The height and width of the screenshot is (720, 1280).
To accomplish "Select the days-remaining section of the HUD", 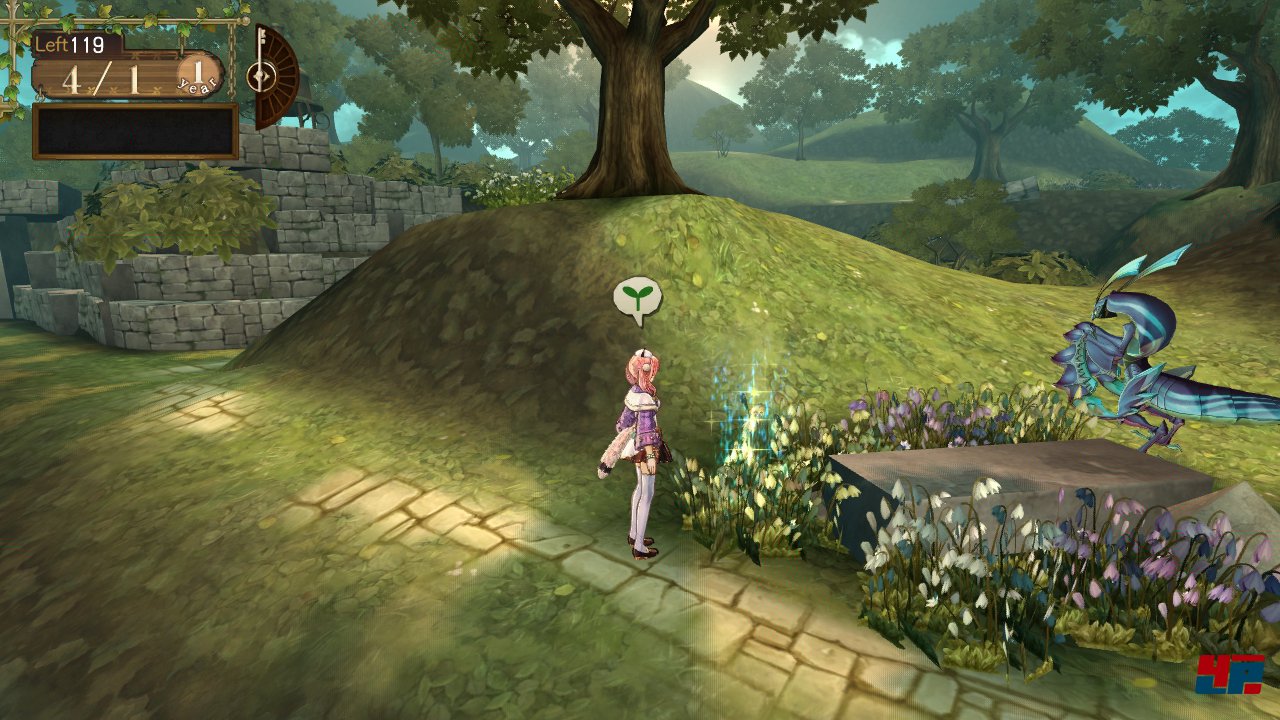I will (x=70, y=42).
